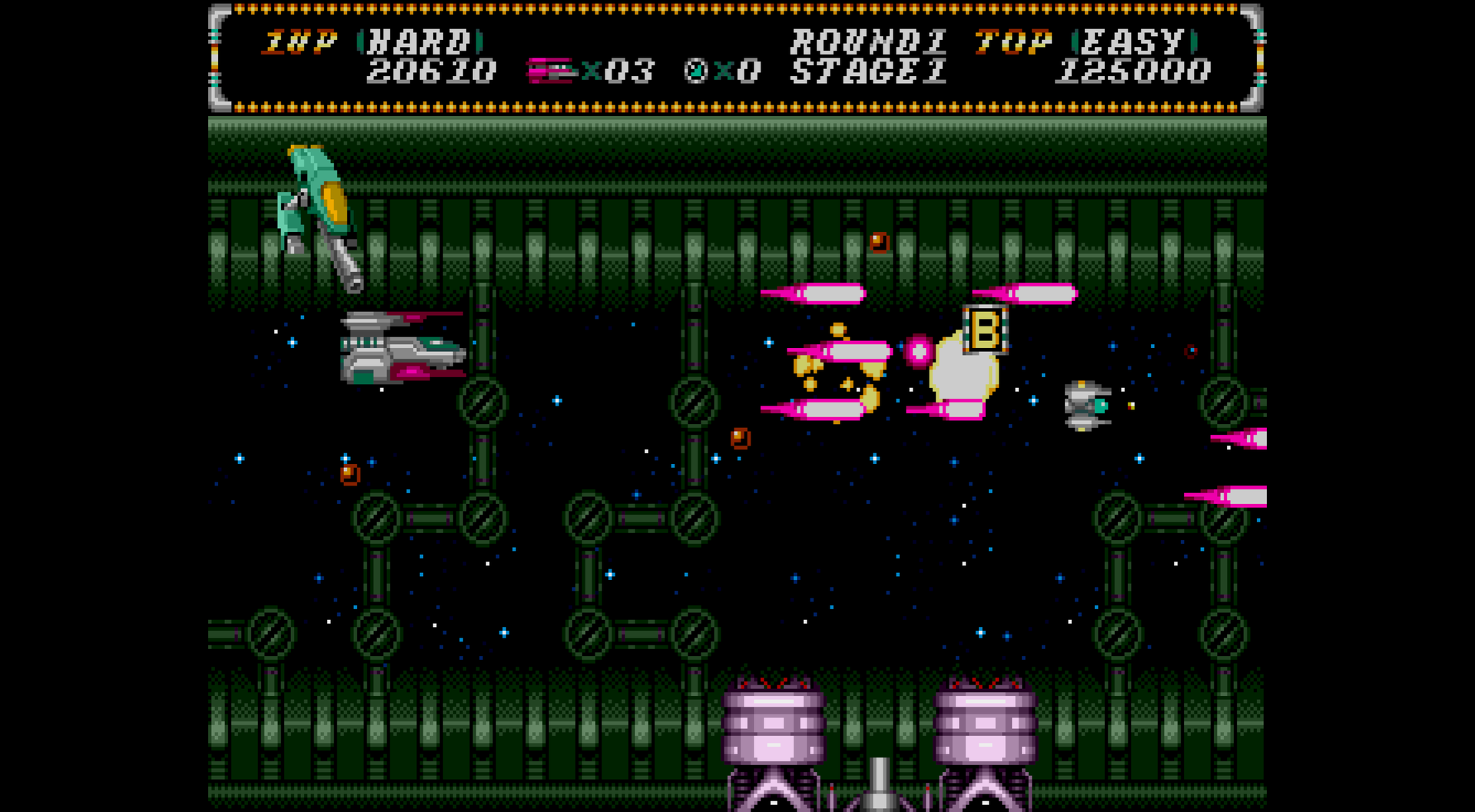Toggle the EASY difficulty label beside TOP

tap(1135, 41)
